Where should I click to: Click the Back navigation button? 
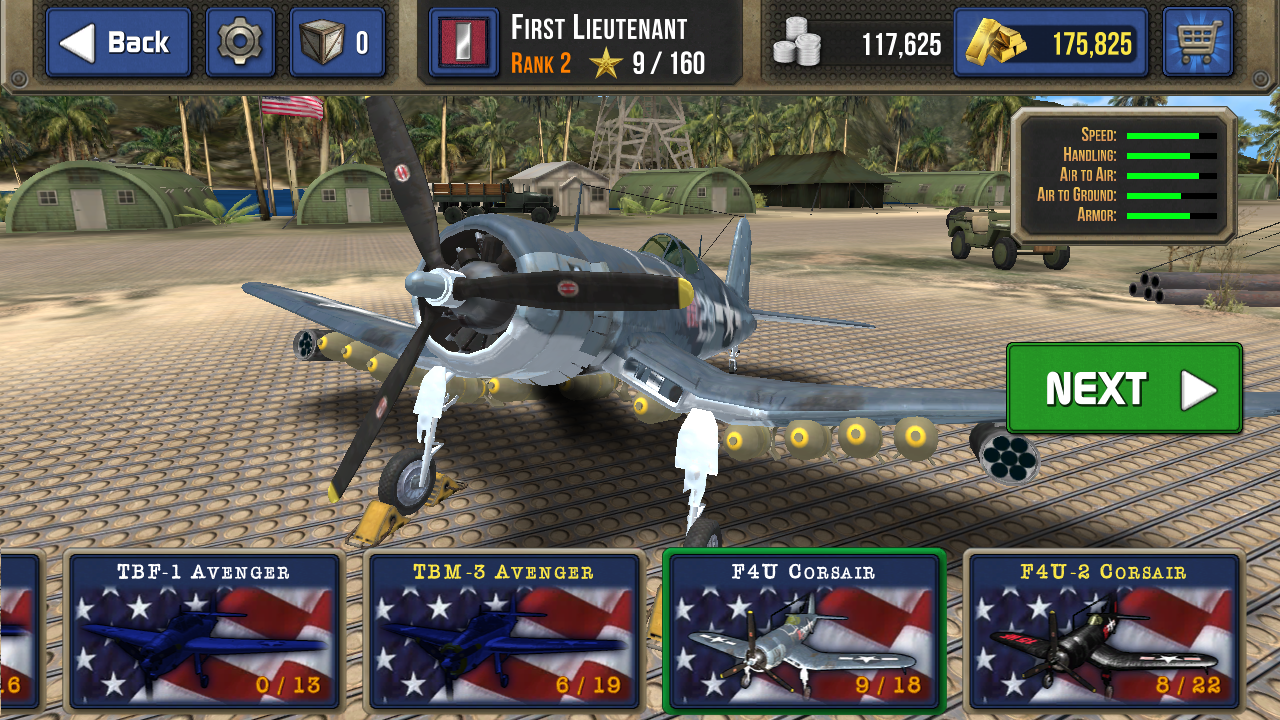(117, 43)
